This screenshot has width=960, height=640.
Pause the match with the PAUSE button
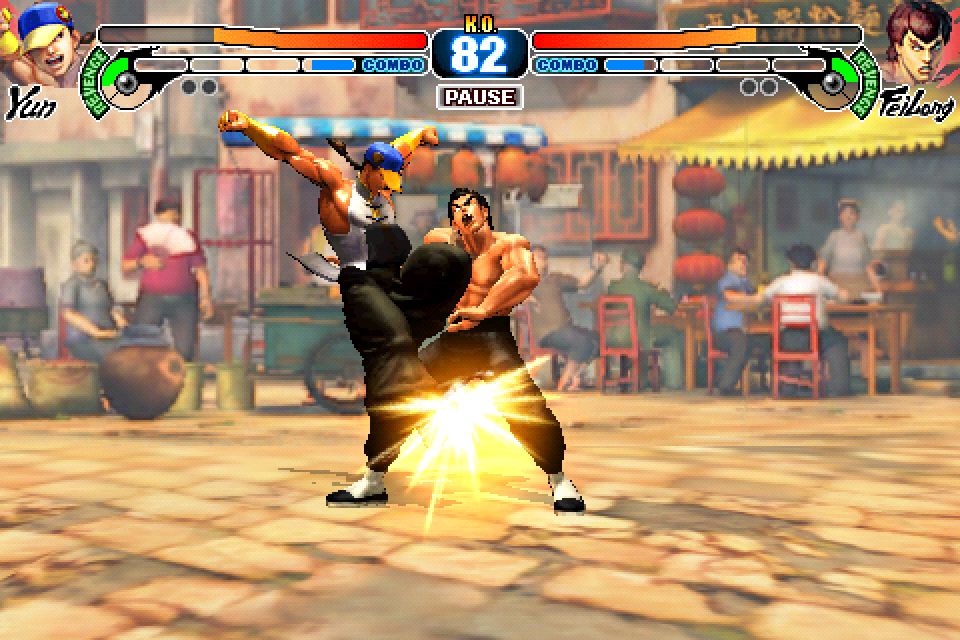pos(480,97)
